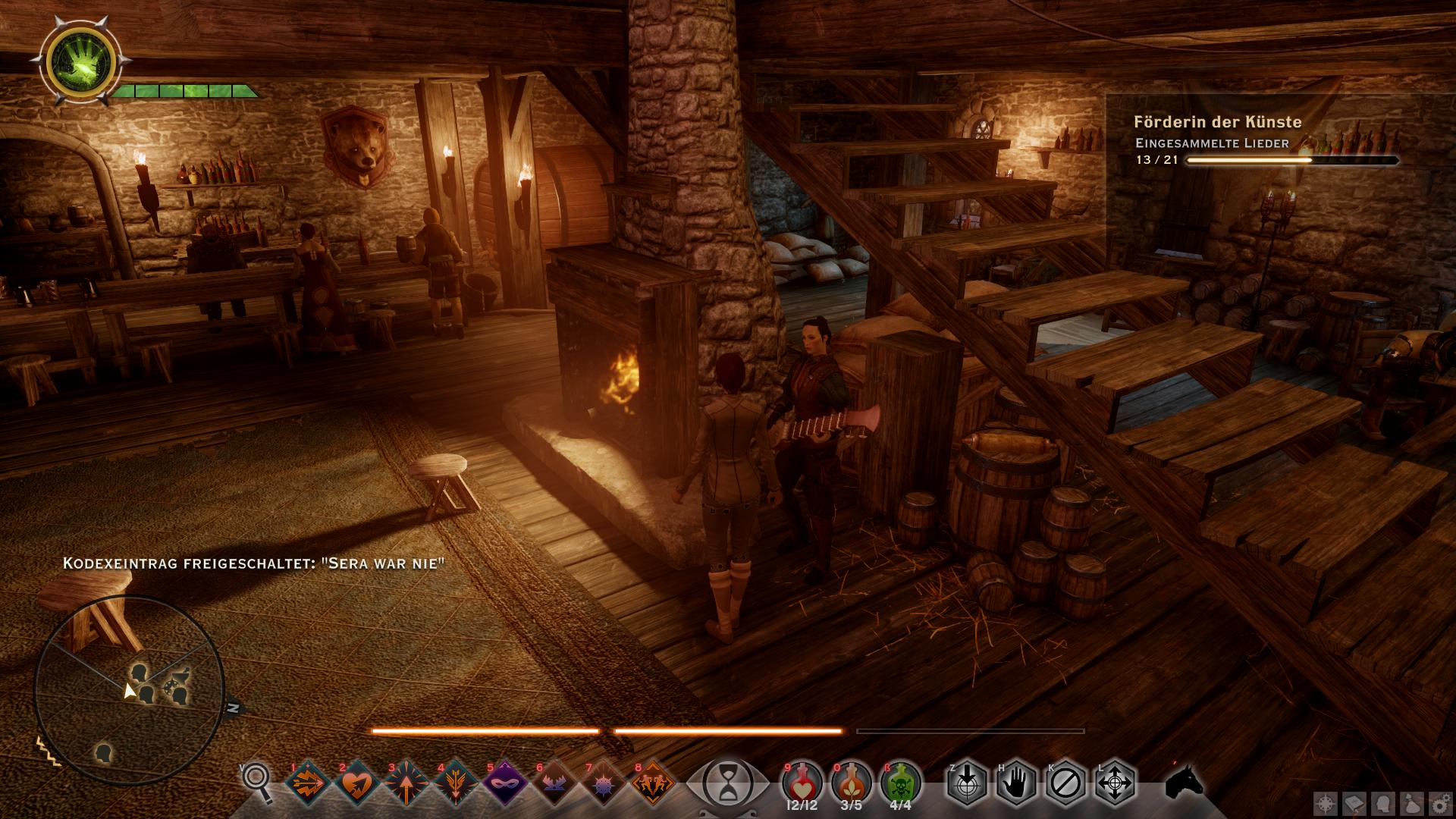Toggle the hourglass tactical camera eye
Screen dimensions: 1456x819
(x=727, y=782)
